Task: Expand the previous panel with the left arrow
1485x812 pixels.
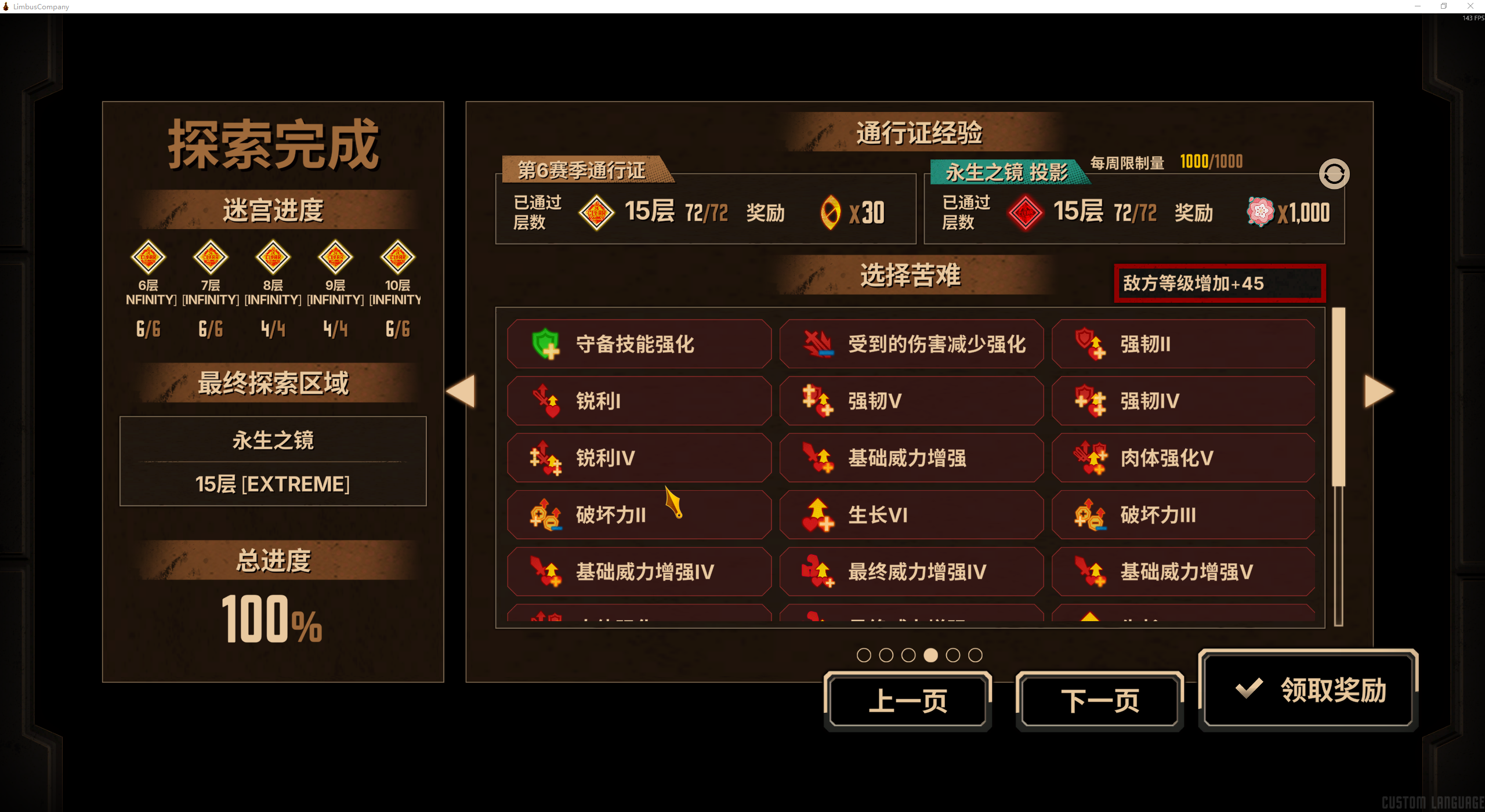Action: (461, 391)
